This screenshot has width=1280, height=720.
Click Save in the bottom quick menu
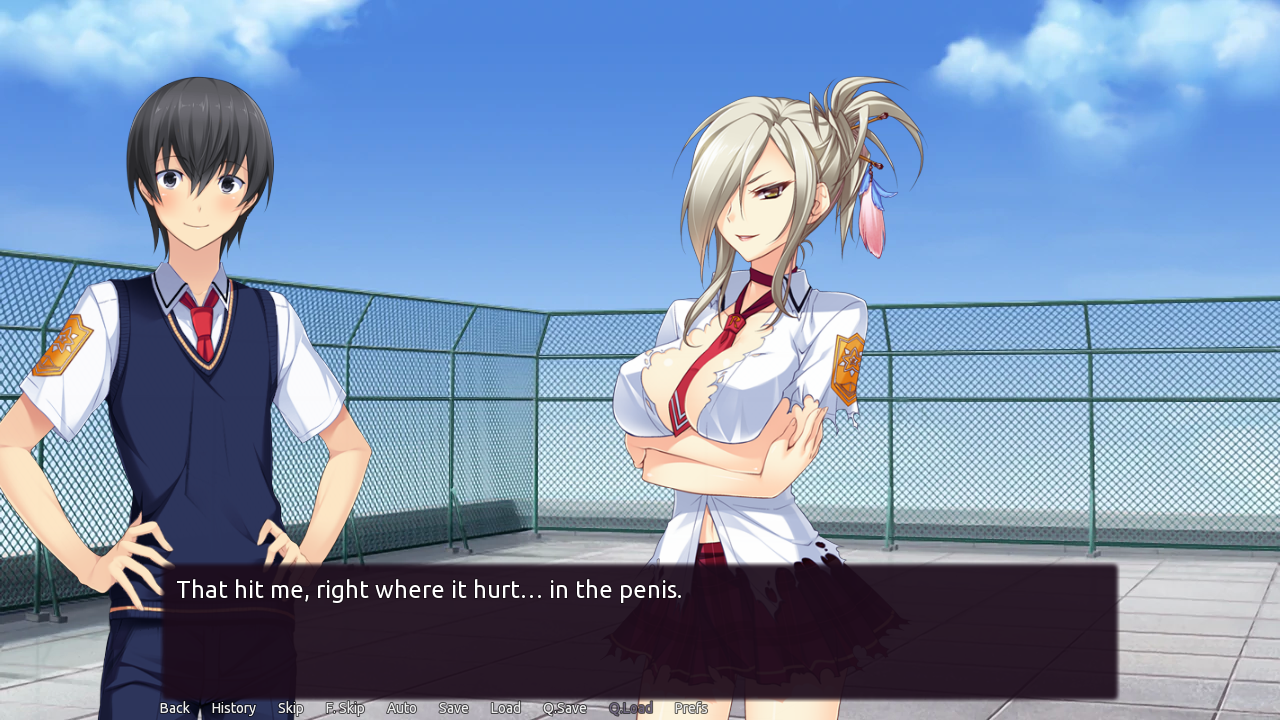point(453,707)
